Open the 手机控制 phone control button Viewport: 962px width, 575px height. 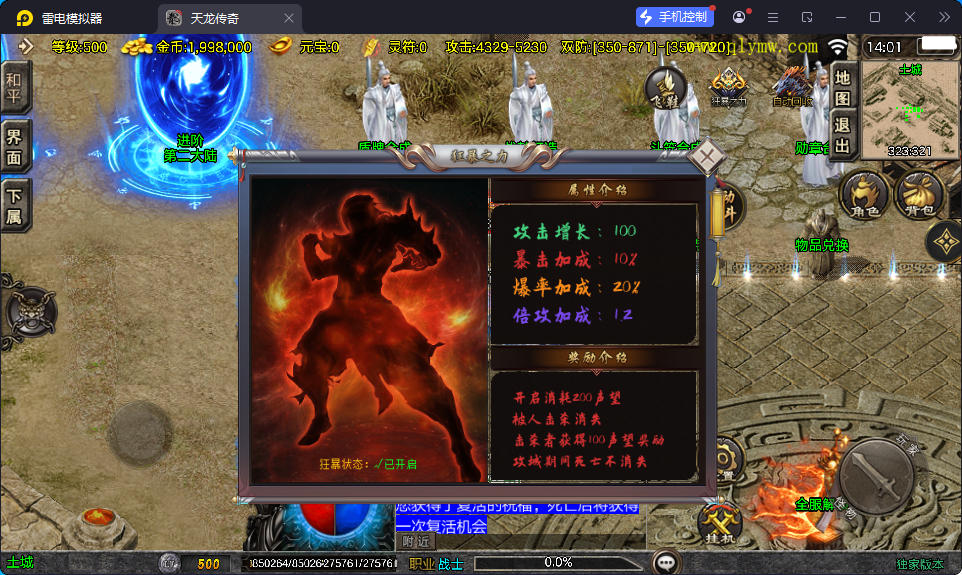(x=675, y=17)
